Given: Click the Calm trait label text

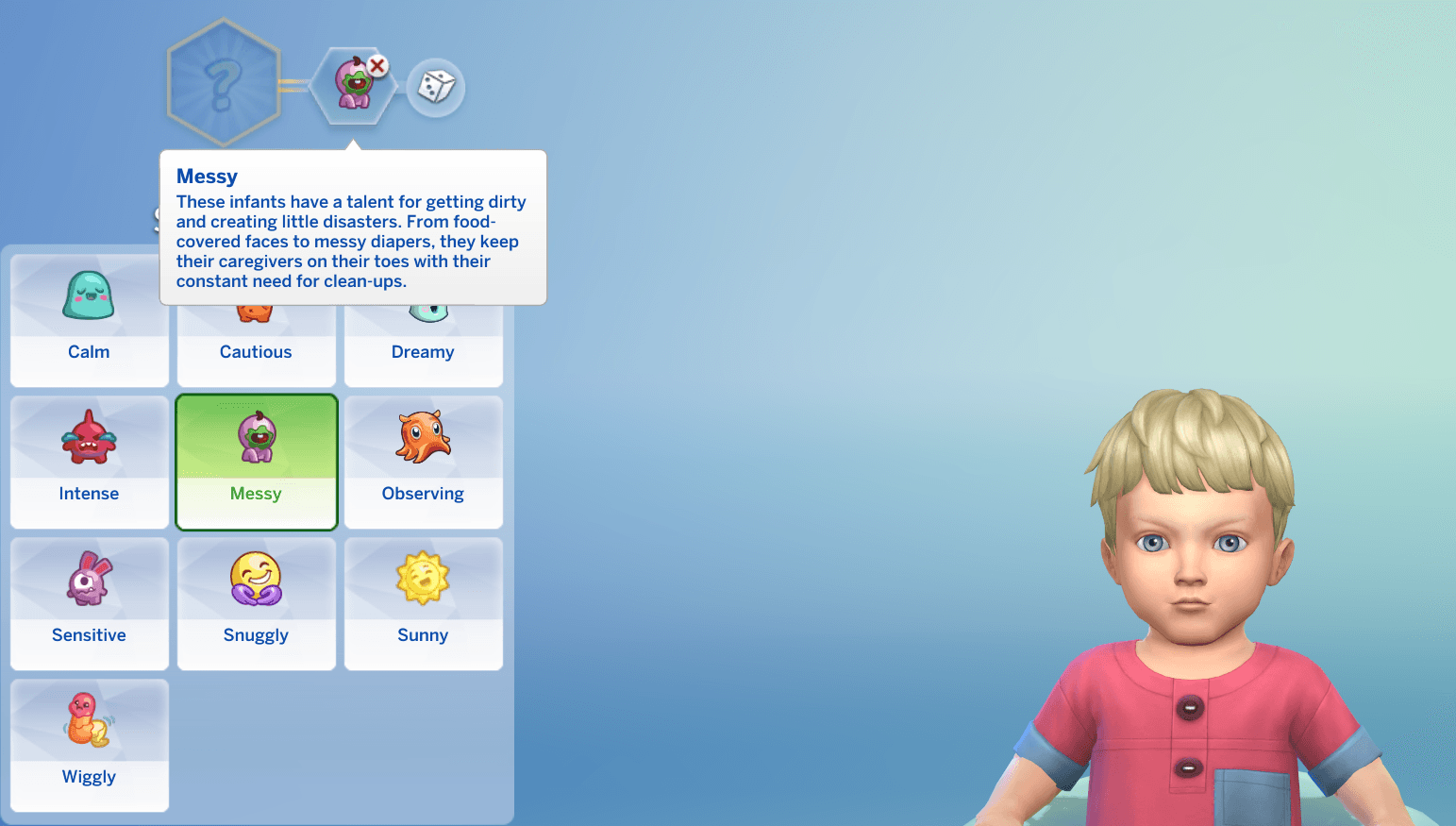Looking at the screenshot, I should tap(89, 351).
